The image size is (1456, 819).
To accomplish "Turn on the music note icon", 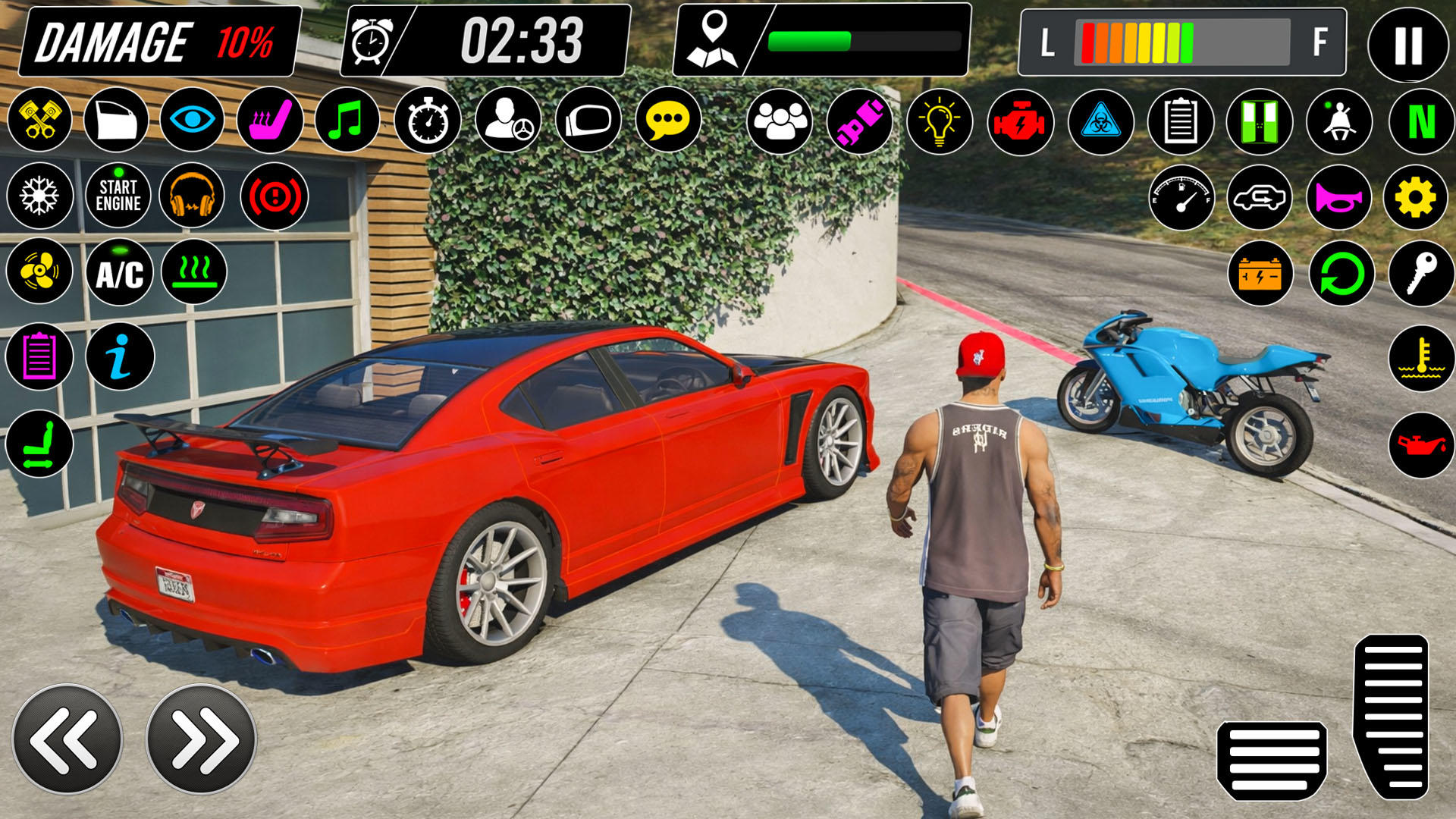I will pos(347,120).
